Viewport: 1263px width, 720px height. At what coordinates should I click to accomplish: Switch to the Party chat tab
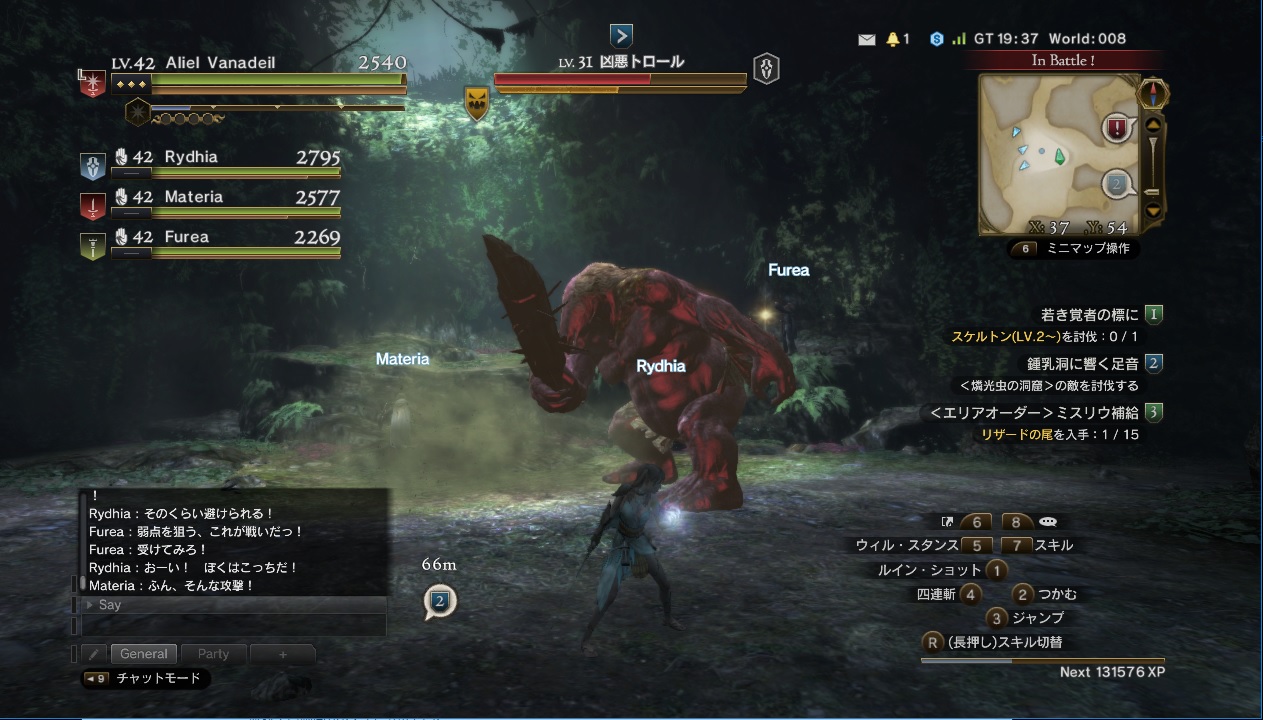coord(213,654)
